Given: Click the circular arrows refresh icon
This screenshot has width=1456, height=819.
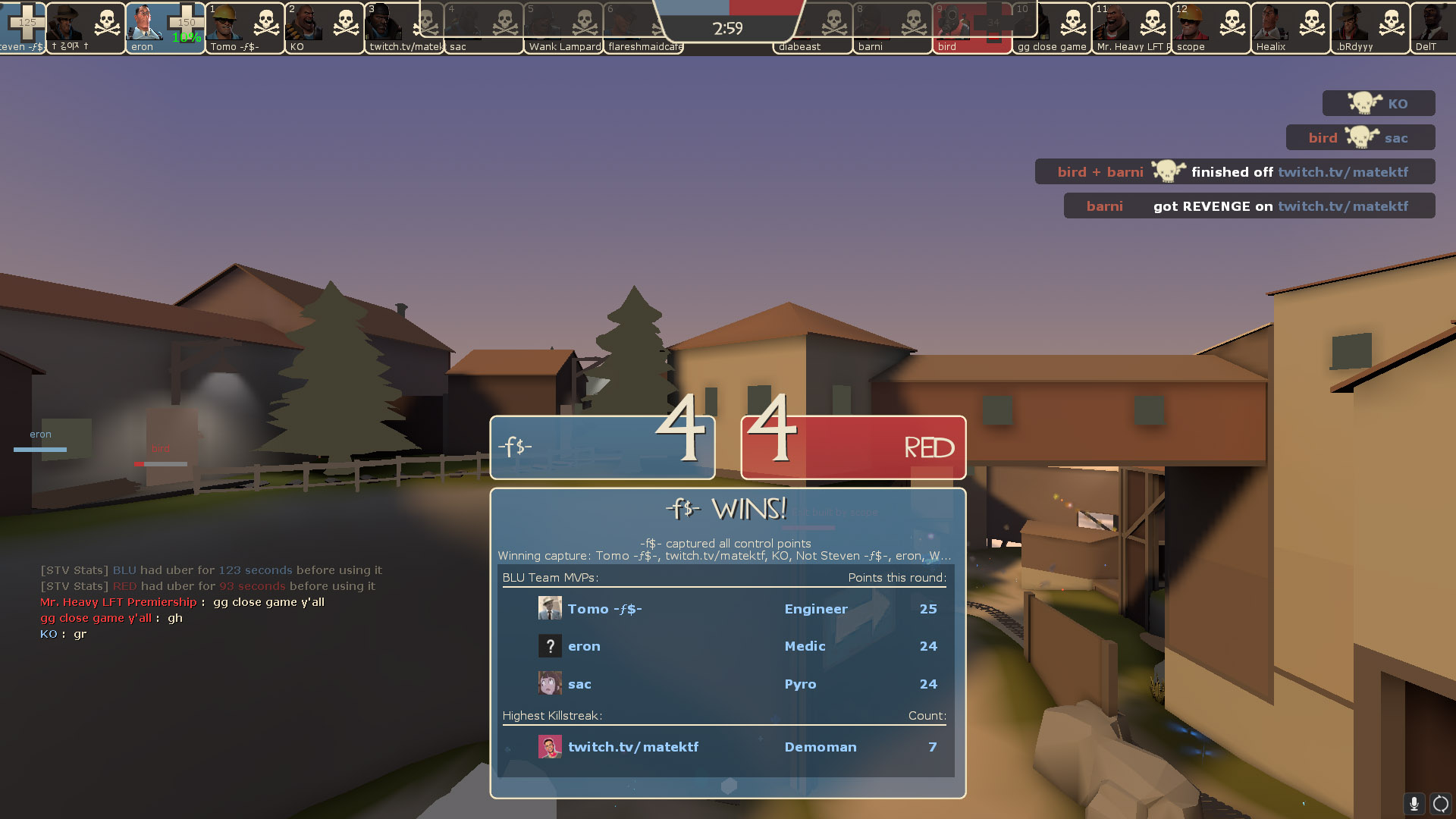Looking at the screenshot, I should coord(1440,804).
